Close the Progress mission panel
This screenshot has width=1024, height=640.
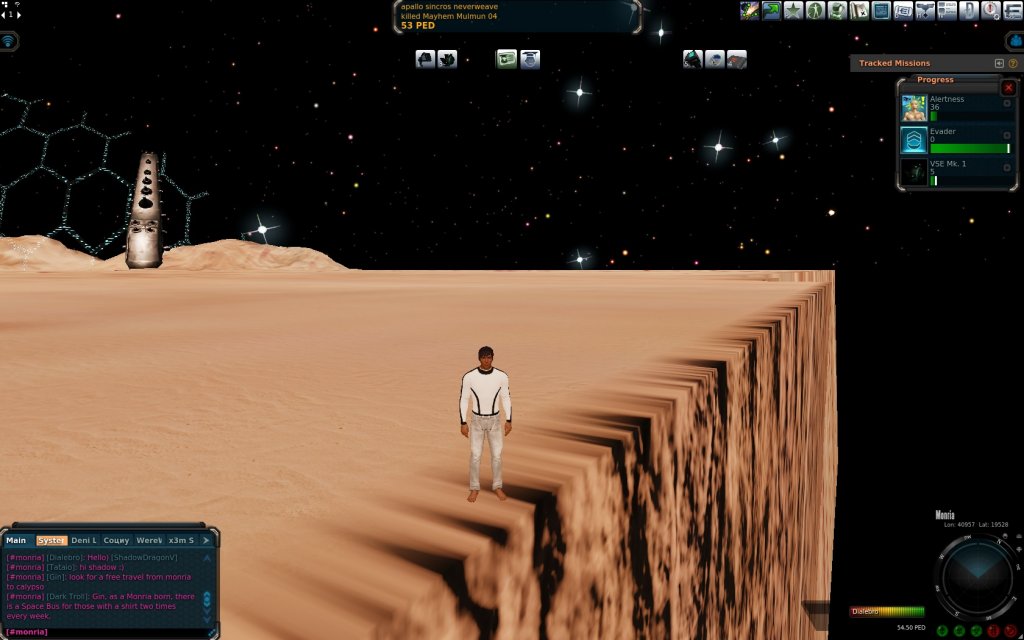[x=1008, y=88]
